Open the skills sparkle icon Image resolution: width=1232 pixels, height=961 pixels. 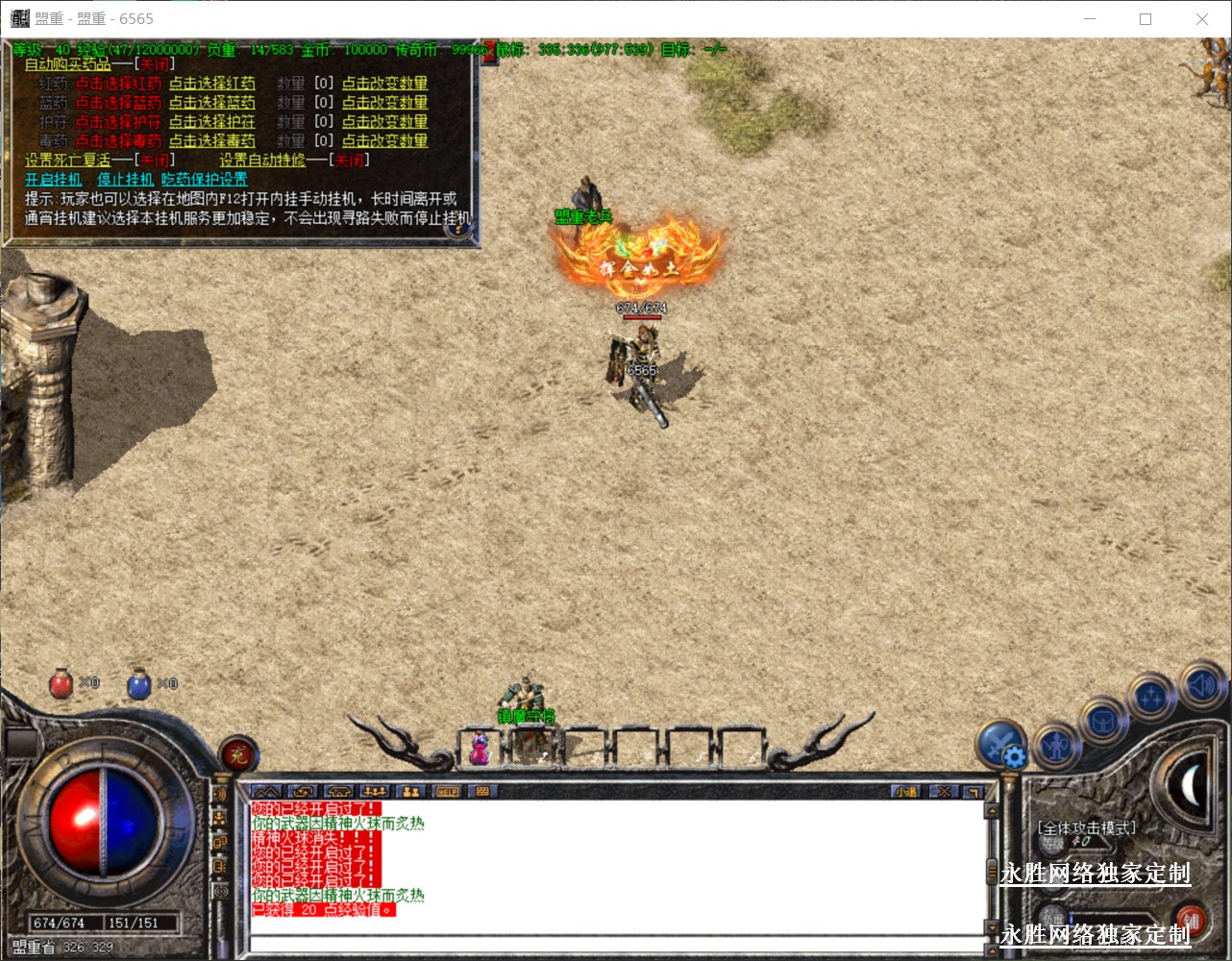click(x=1151, y=696)
